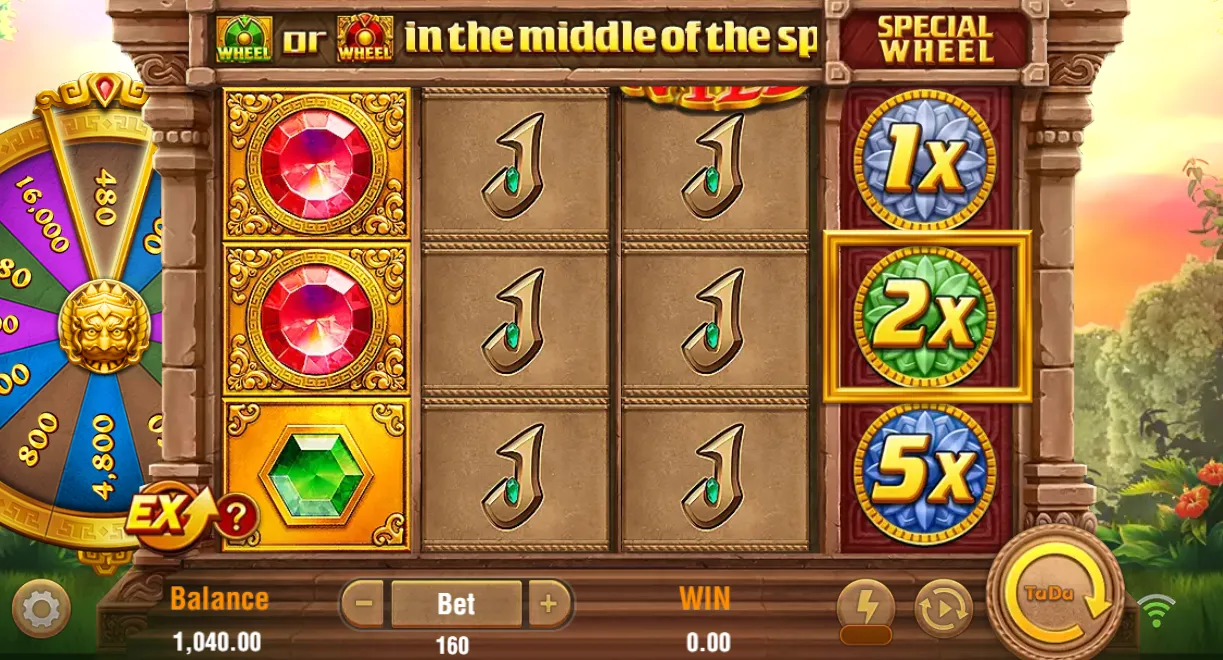Increase the bet with the plus button

548,604
